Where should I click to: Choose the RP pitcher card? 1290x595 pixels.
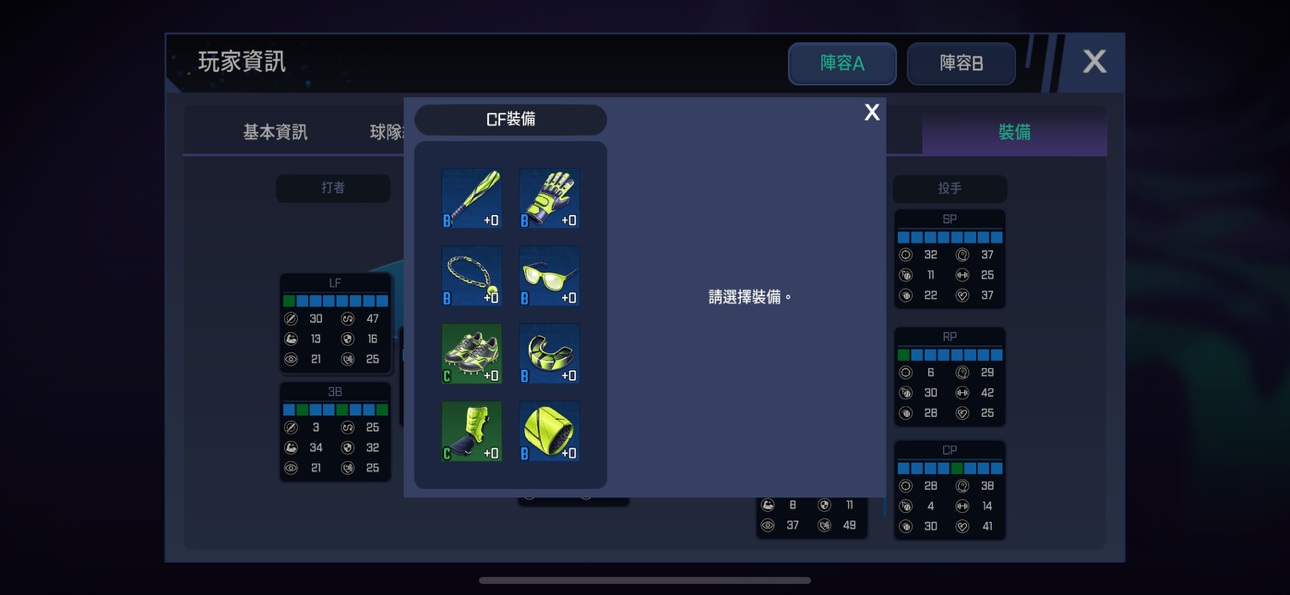(x=949, y=377)
